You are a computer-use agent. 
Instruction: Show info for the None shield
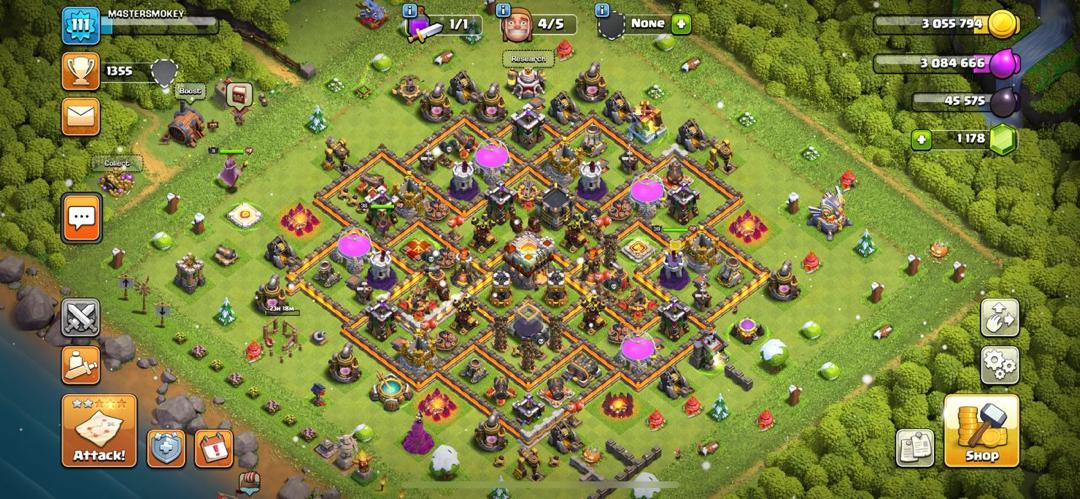[602, 10]
